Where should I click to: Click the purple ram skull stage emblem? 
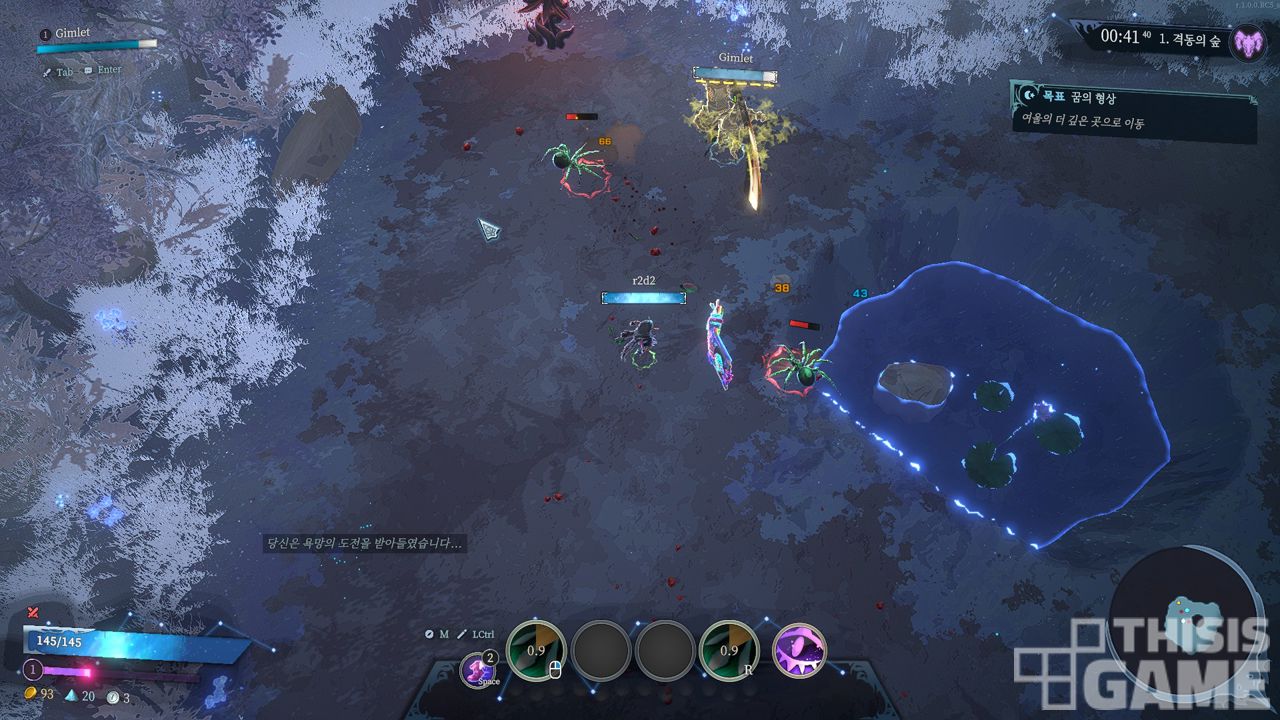(x=1247, y=43)
